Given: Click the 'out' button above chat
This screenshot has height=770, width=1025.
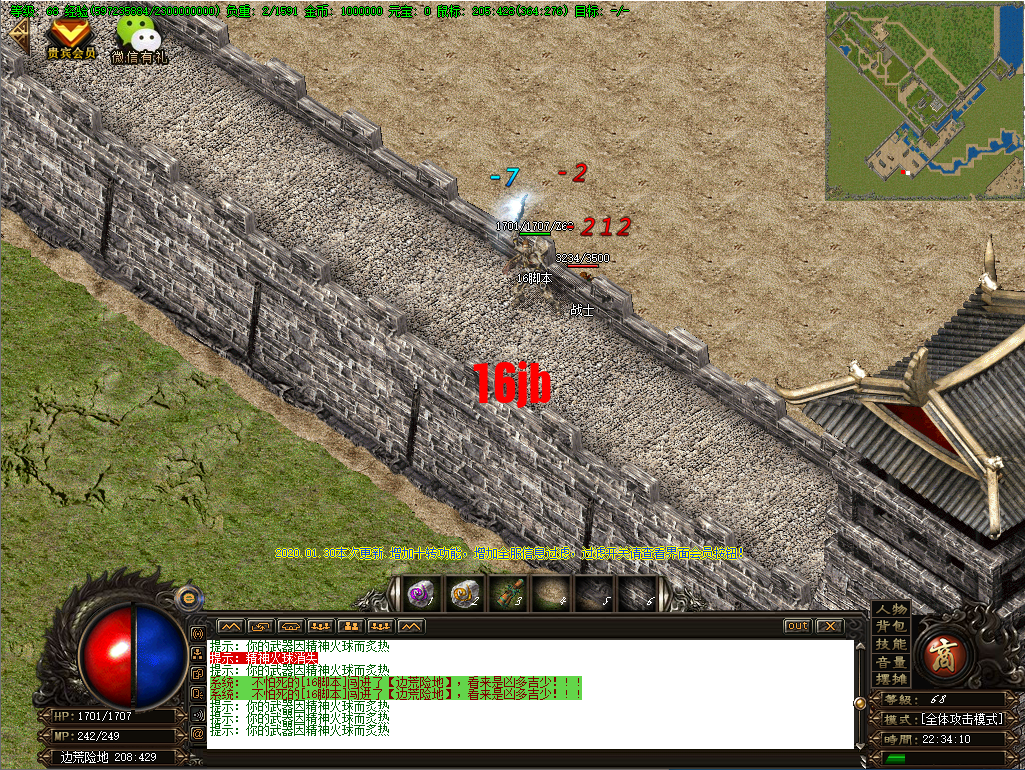Looking at the screenshot, I should 797,626.
